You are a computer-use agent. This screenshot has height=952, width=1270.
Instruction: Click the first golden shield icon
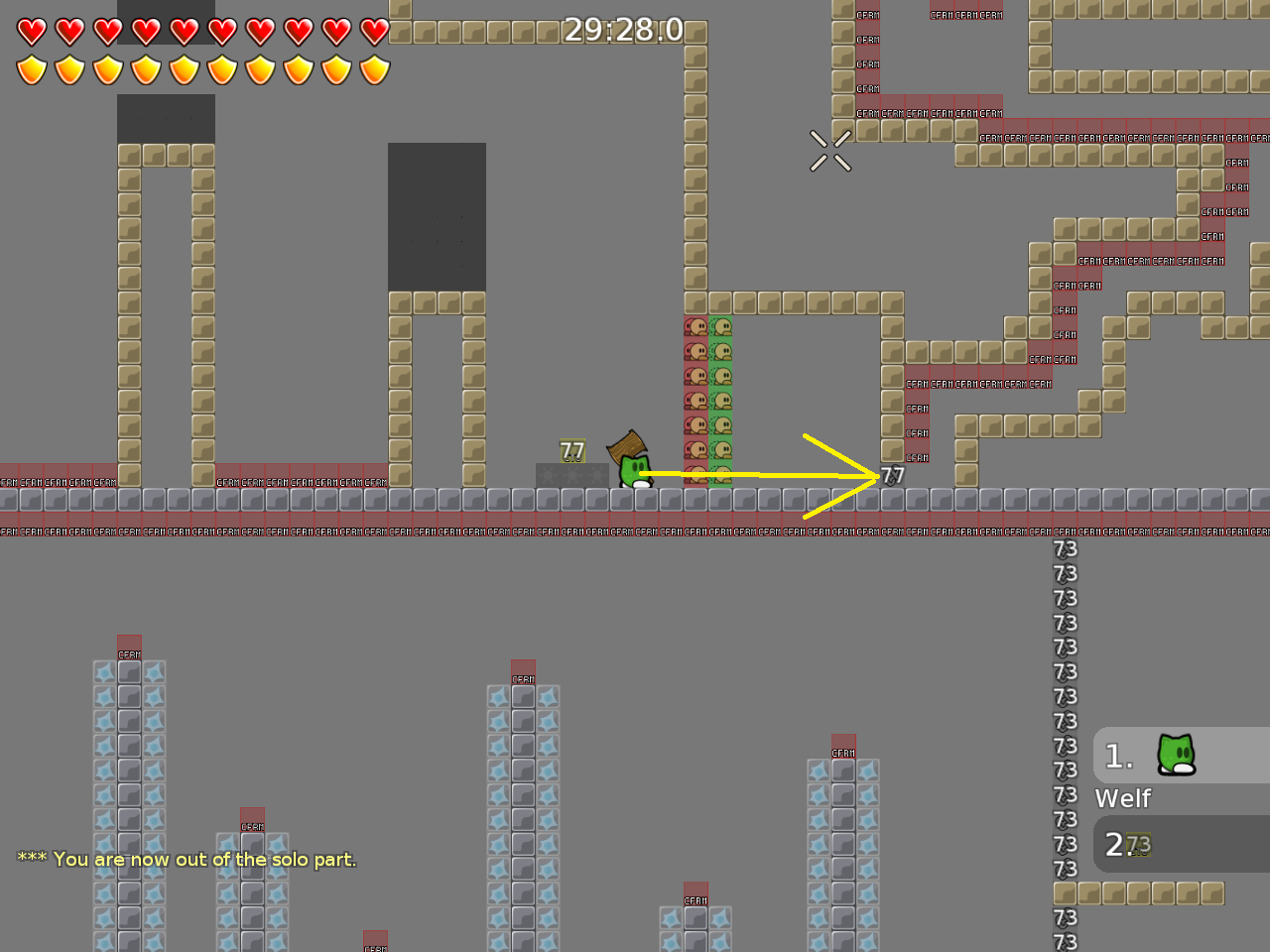tap(31, 70)
